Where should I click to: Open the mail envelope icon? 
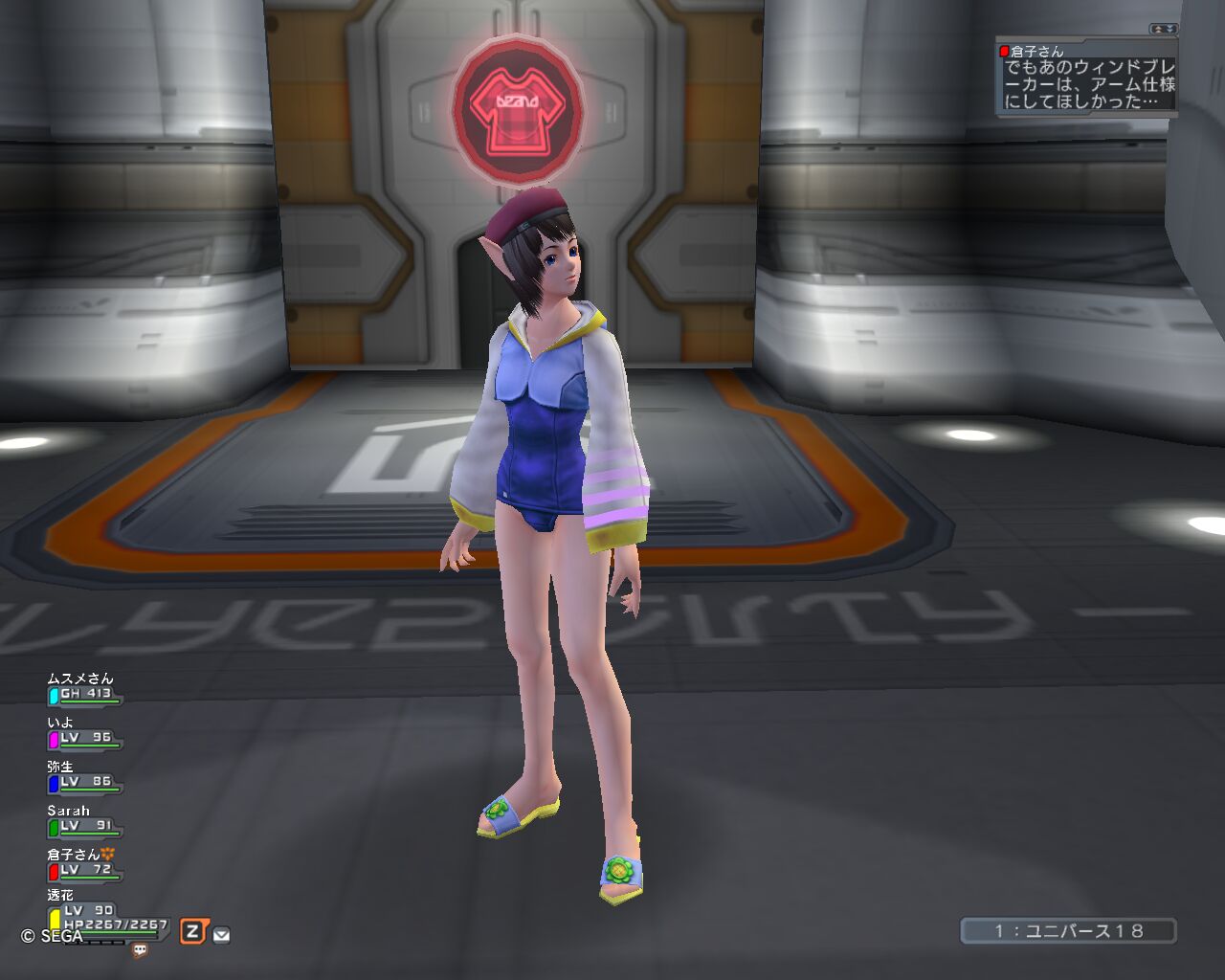[x=221, y=935]
